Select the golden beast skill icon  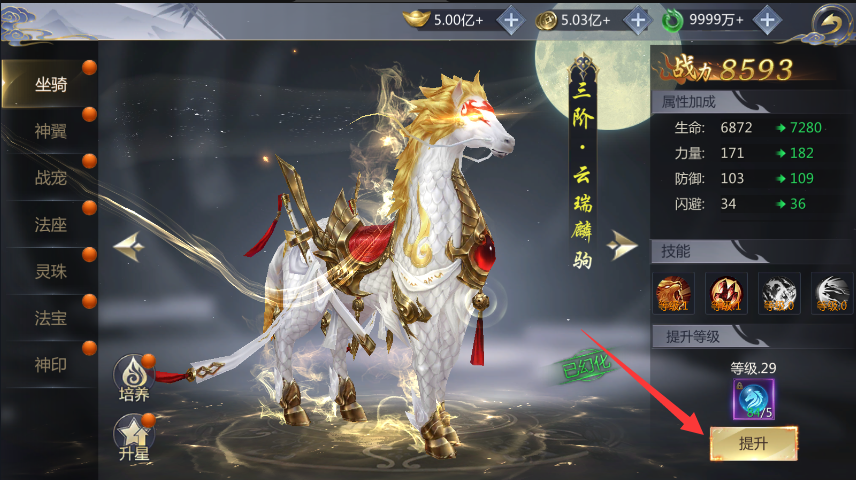pos(673,293)
